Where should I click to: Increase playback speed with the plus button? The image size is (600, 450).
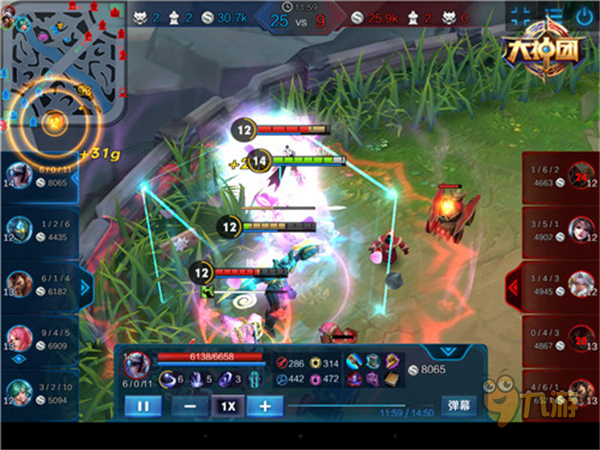[265, 406]
